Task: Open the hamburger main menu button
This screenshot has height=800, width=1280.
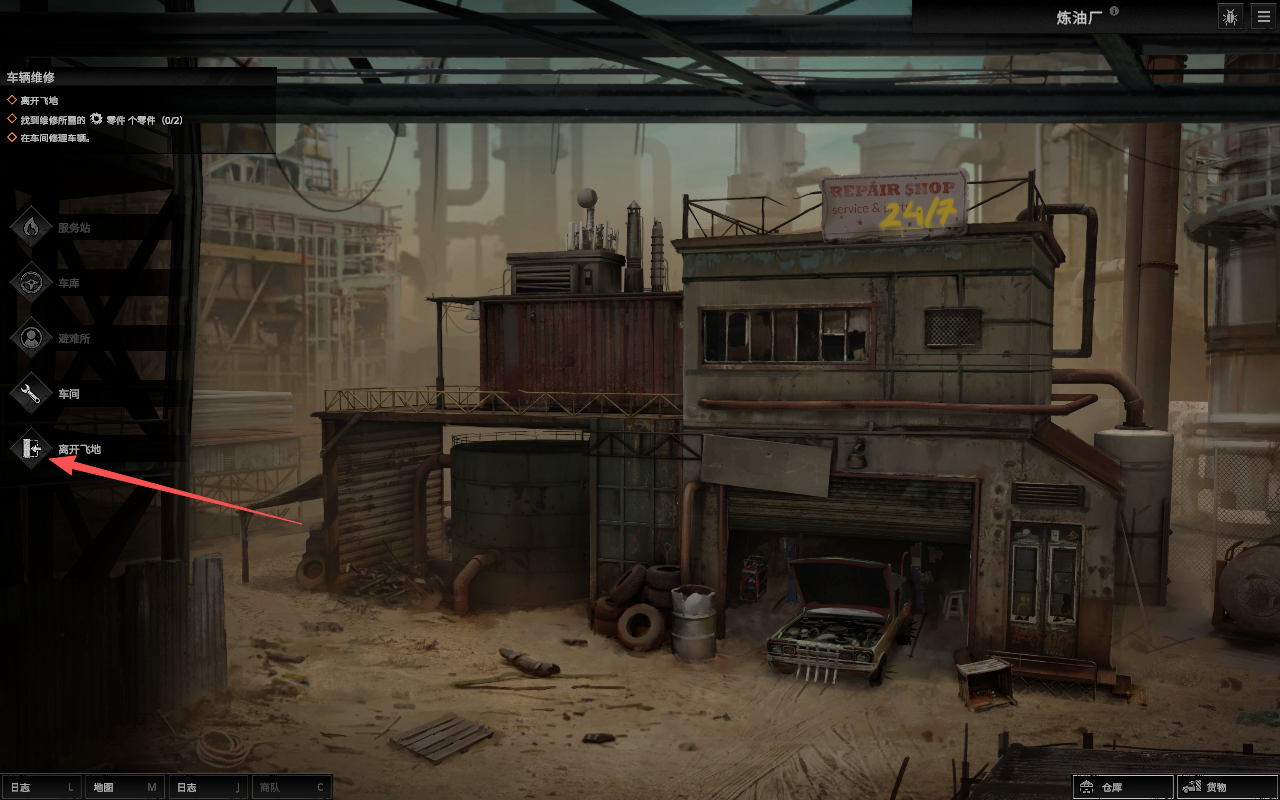Action: (x=1263, y=16)
